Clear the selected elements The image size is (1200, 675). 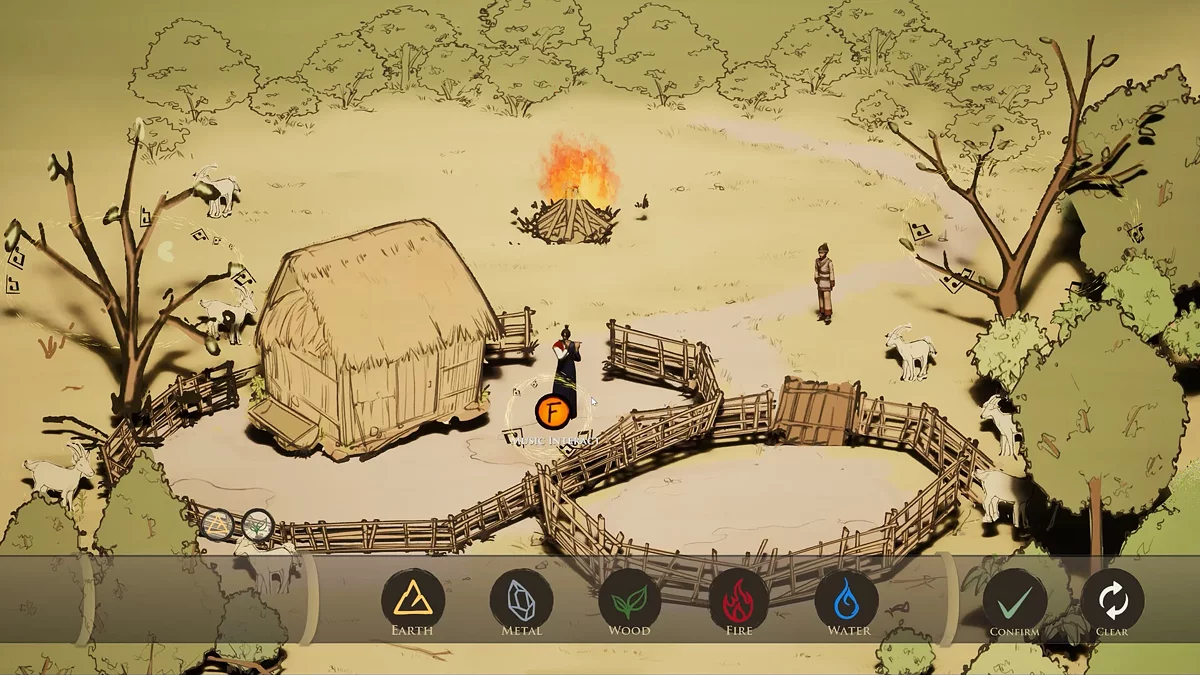pyautogui.click(x=1112, y=601)
